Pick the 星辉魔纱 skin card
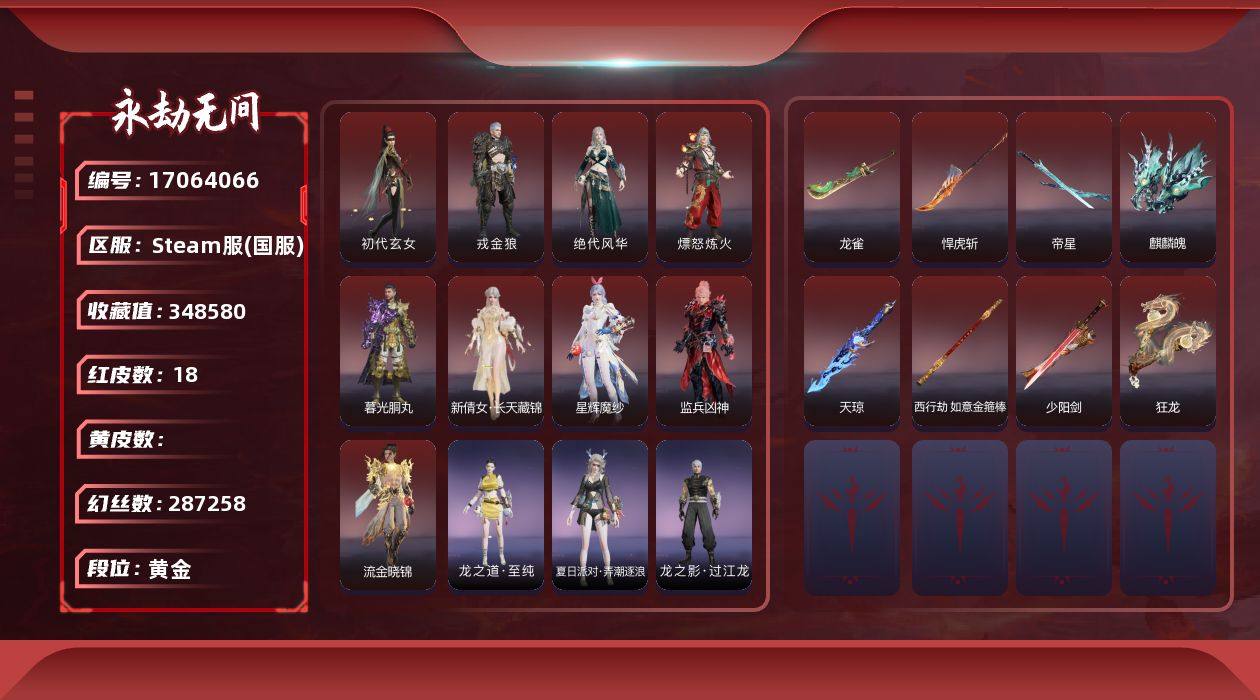This screenshot has width=1260, height=700. click(x=600, y=350)
